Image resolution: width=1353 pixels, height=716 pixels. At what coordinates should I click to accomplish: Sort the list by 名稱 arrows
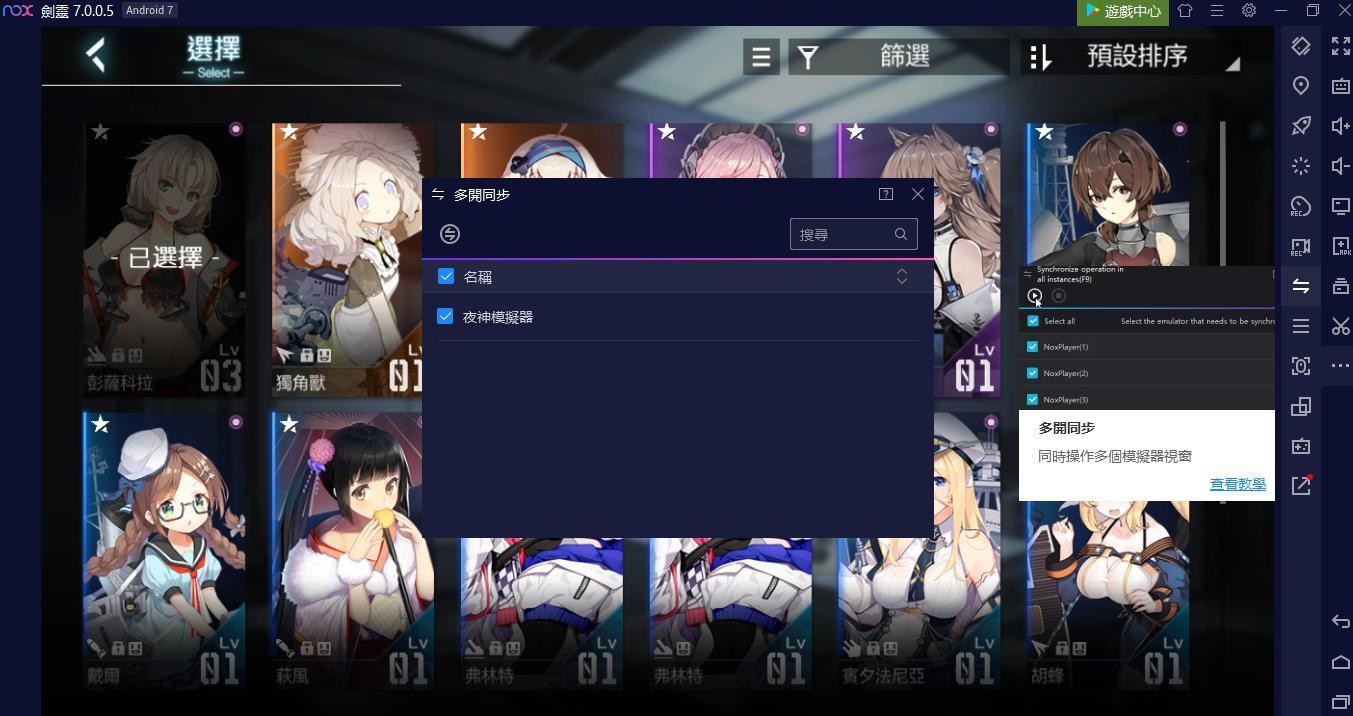coord(902,277)
